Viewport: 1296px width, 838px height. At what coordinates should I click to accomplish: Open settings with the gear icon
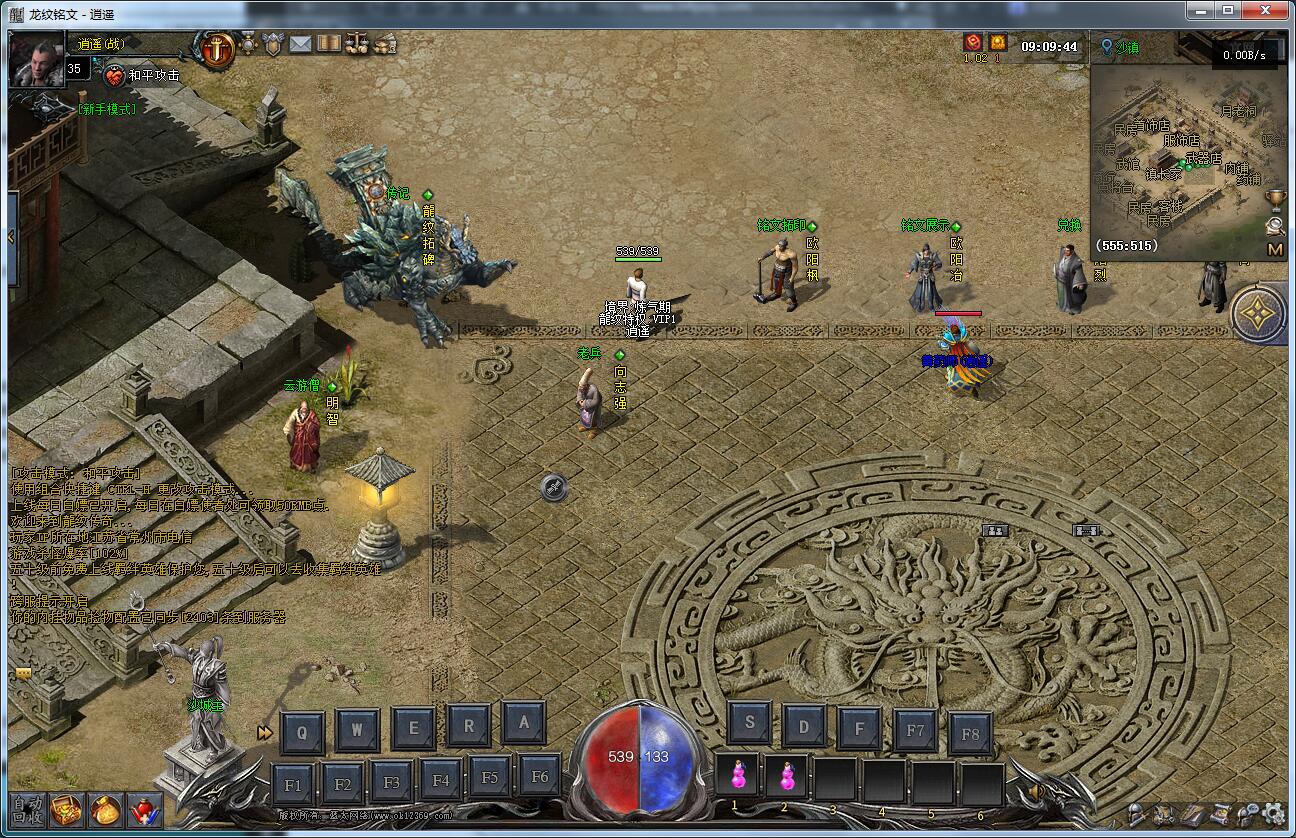point(1273,813)
